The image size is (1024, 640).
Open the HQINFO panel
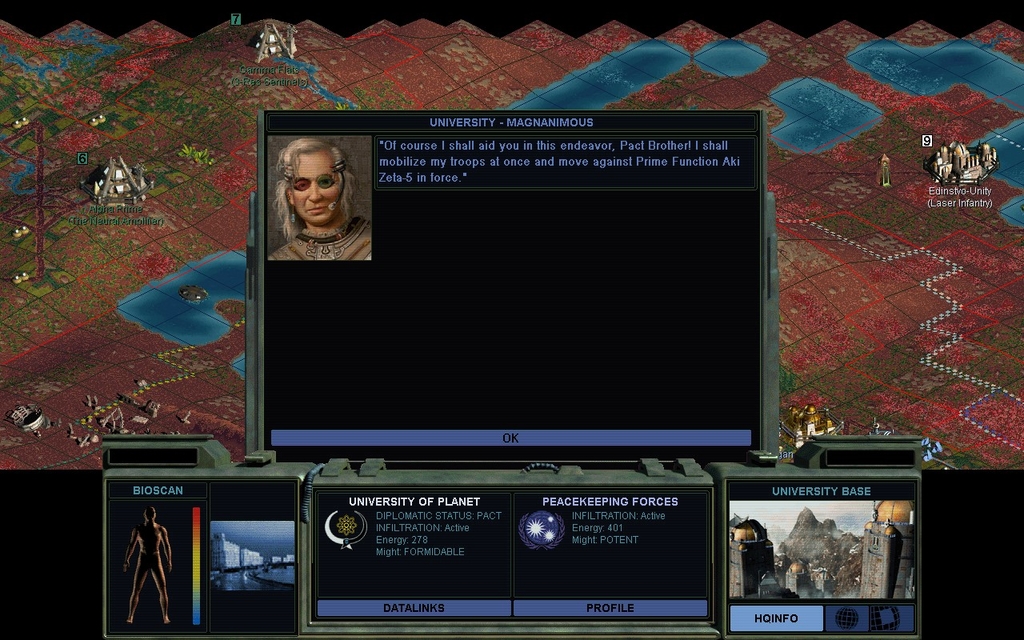point(776,618)
